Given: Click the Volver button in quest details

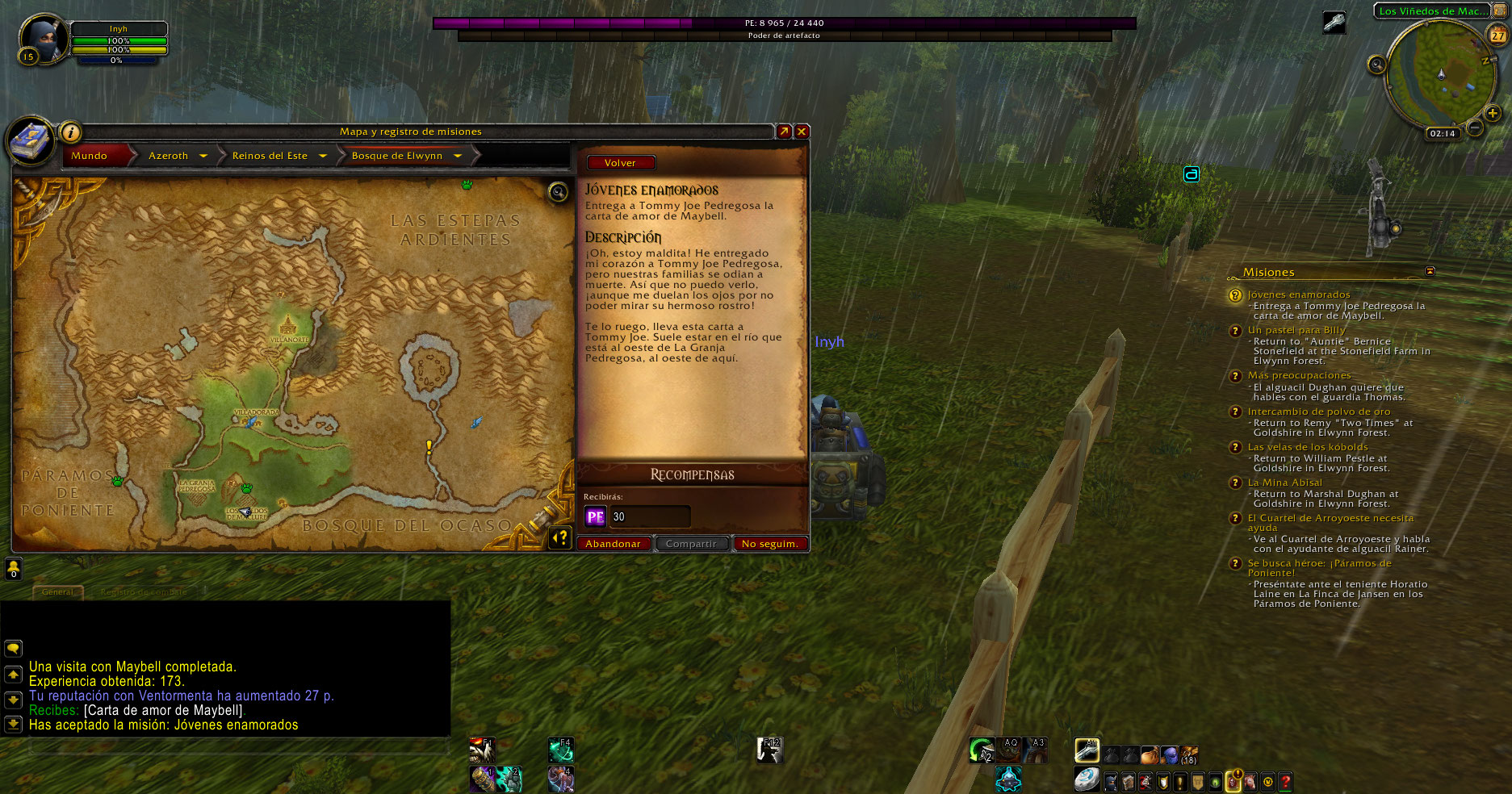Looking at the screenshot, I should (620, 163).
